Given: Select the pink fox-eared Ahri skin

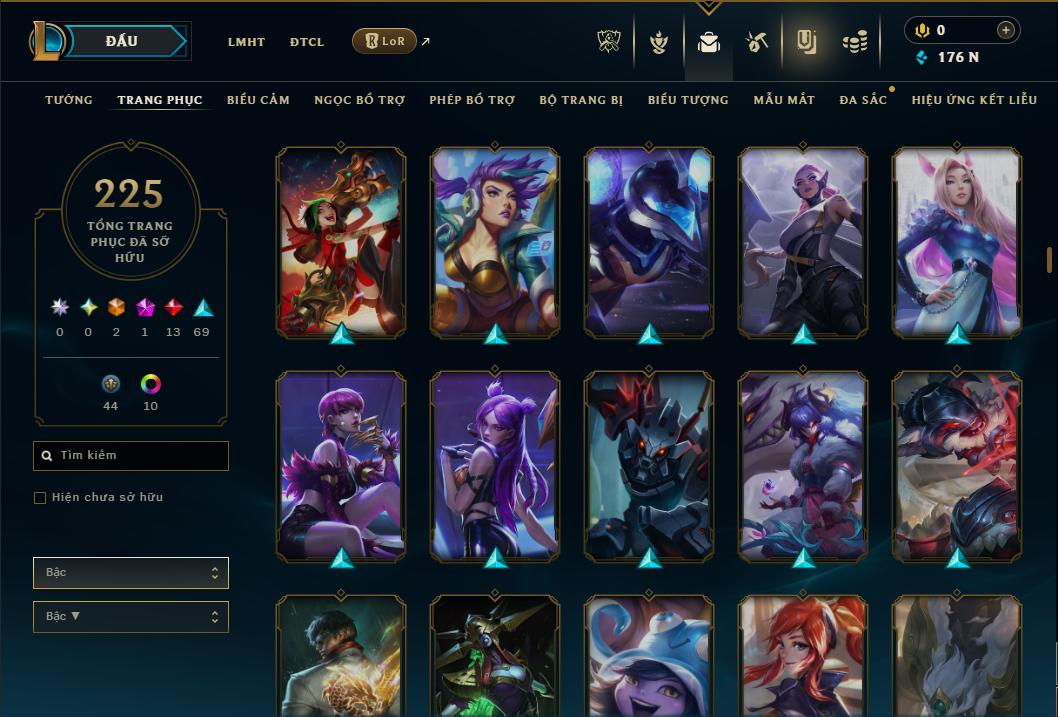Looking at the screenshot, I should tap(957, 242).
